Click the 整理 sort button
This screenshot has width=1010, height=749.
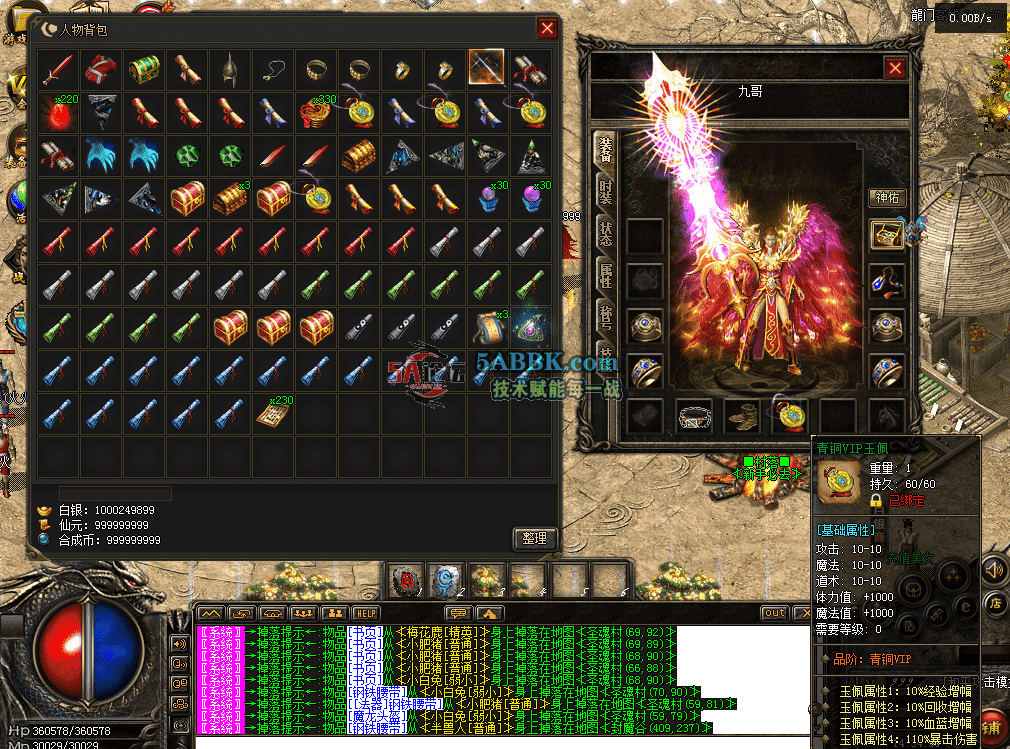click(534, 537)
